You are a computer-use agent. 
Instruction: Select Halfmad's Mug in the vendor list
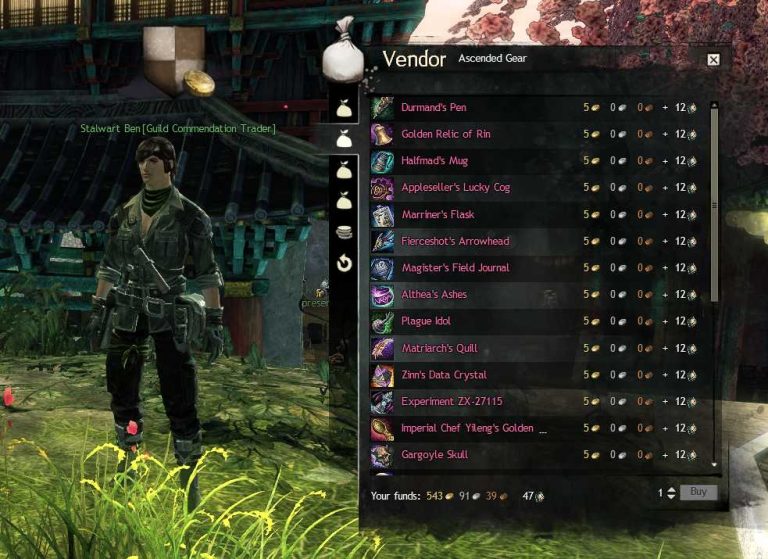[434, 161]
